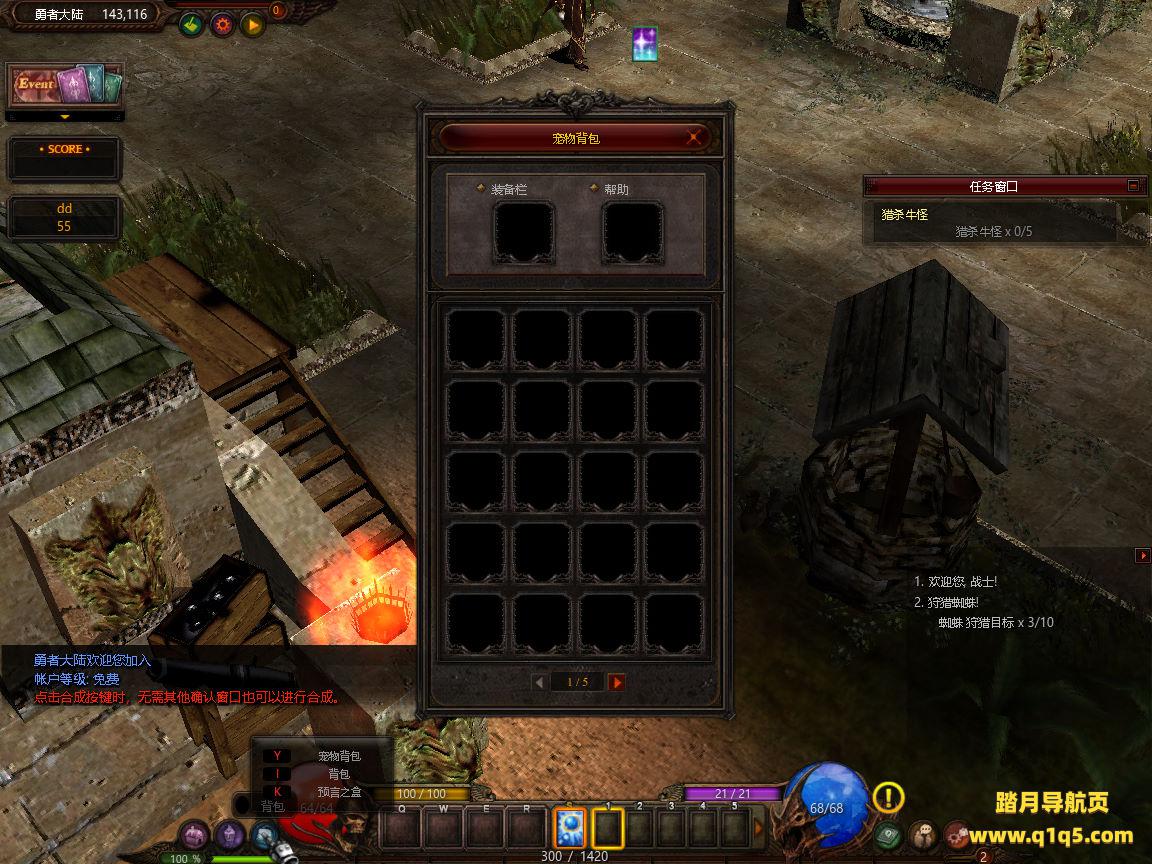Choose 宠物背包 in the popup menu
1152x864 pixels.
(339, 756)
